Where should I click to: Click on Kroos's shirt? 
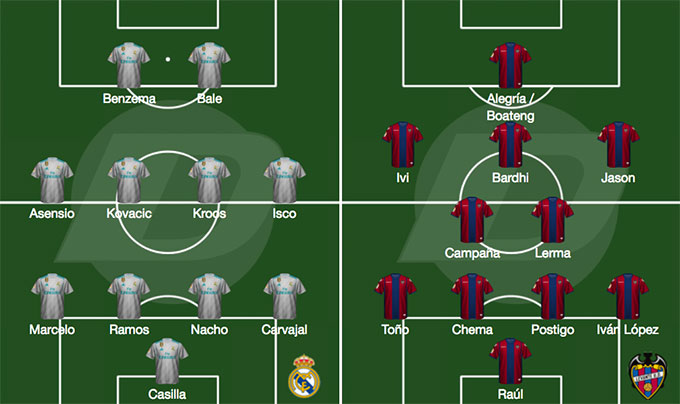pos(210,181)
